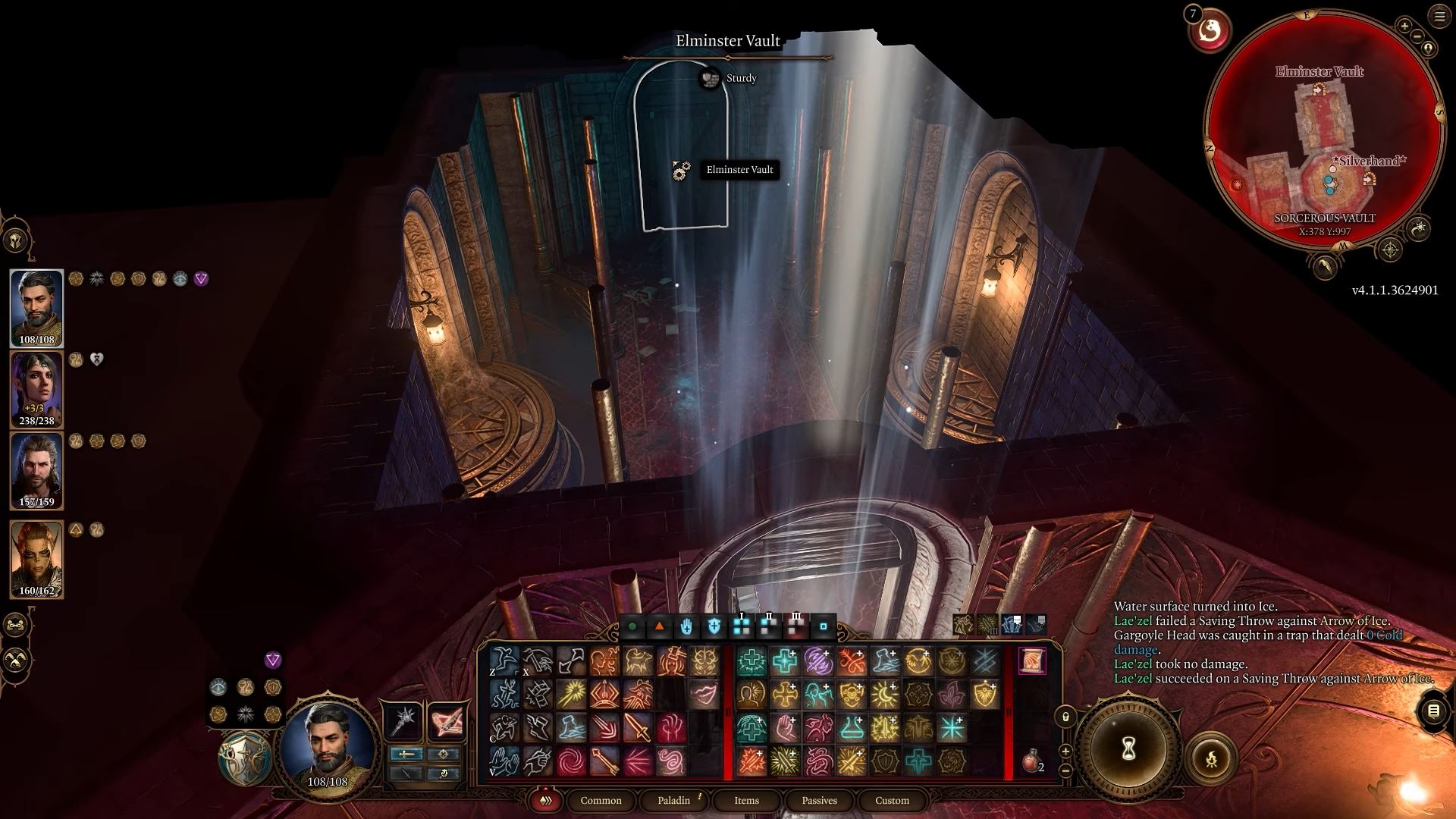Choose the bearded companion portrait with 157 HP

36,470
